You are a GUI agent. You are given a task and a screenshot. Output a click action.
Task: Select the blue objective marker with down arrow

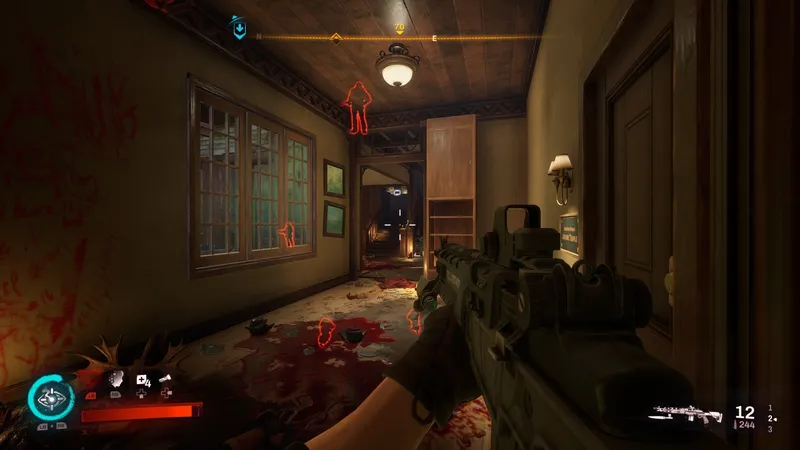point(238,27)
